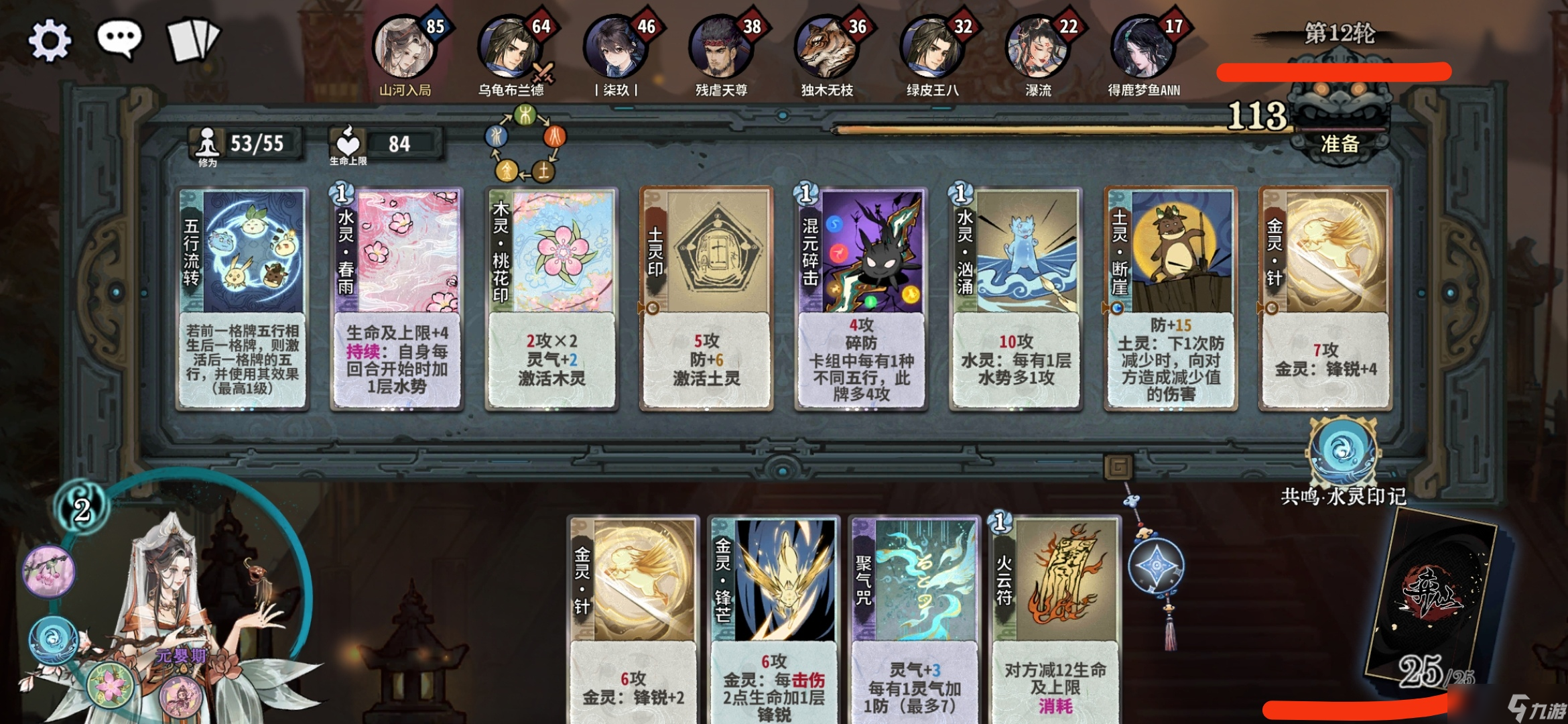The image size is (1568, 724).
Task: Open the five elements cycle diagram
Action: point(525,145)
